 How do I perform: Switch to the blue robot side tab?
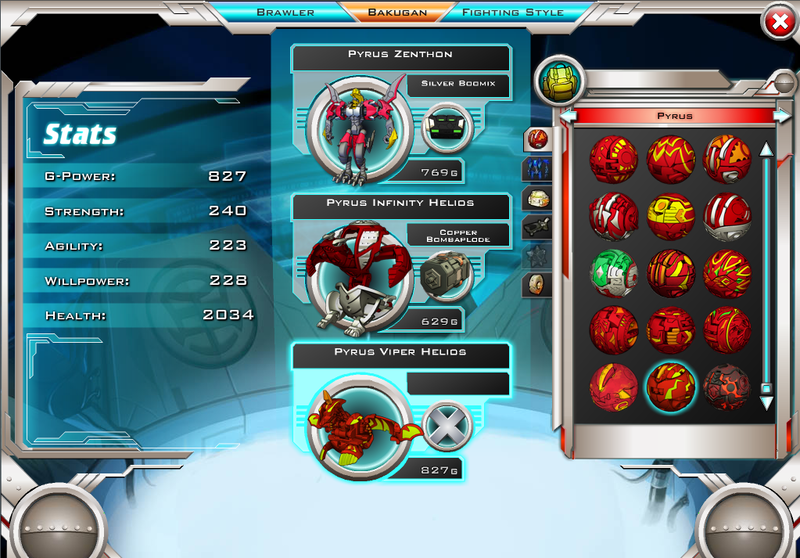538,168
